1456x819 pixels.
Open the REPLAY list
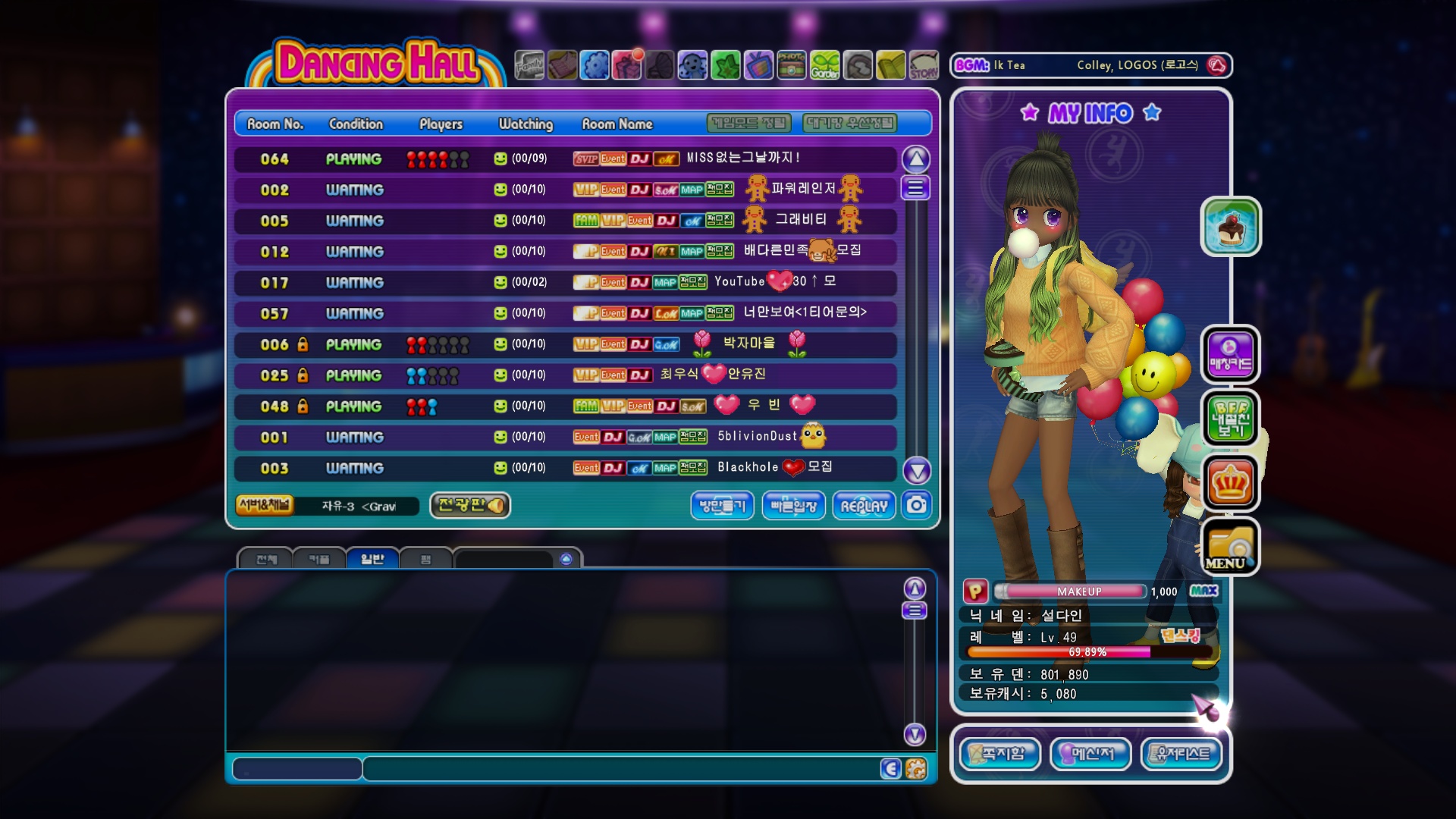[x=864, y=506]
